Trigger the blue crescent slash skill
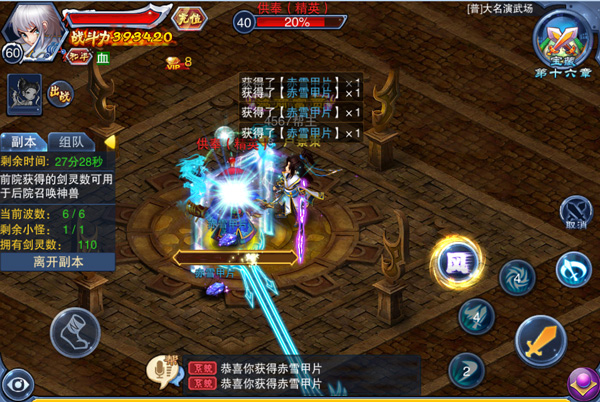 (572, 268)
